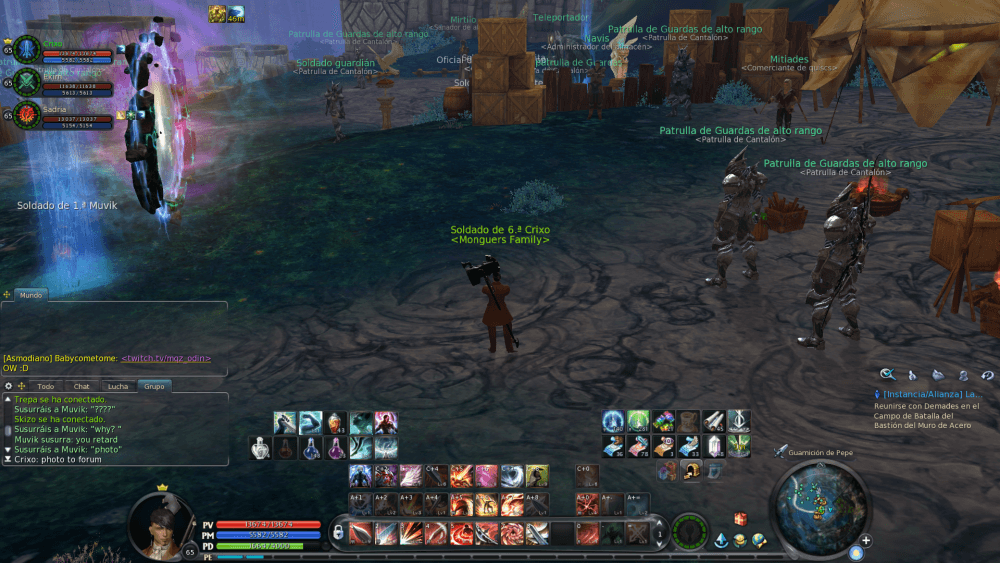This screenshot has width=1000, height=563.
Task: Select party member Crixo's portrait
Action: (27, 48)
